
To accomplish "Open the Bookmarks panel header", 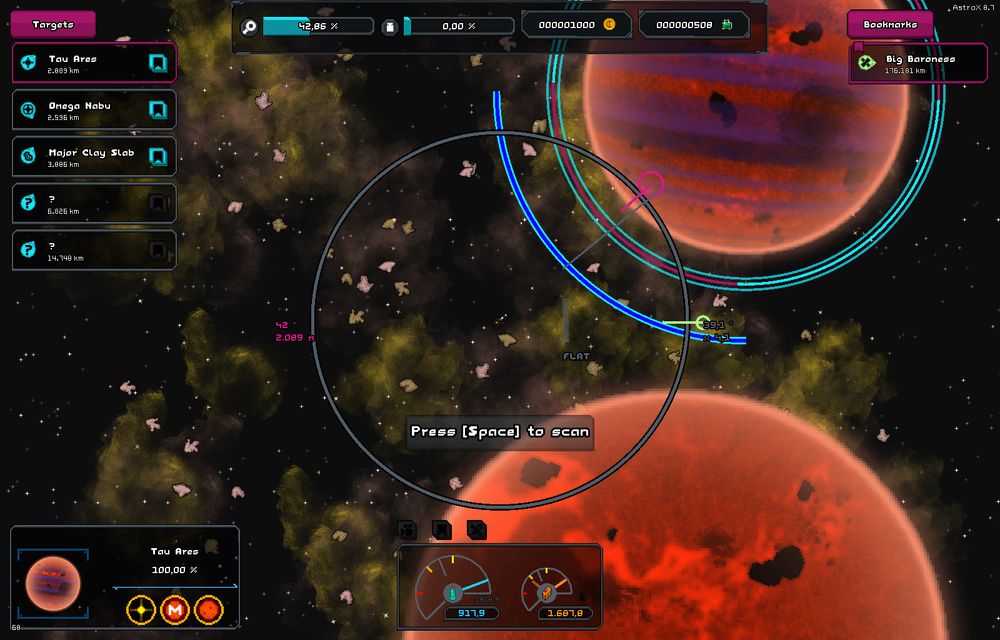I will (x=890, y=24).
